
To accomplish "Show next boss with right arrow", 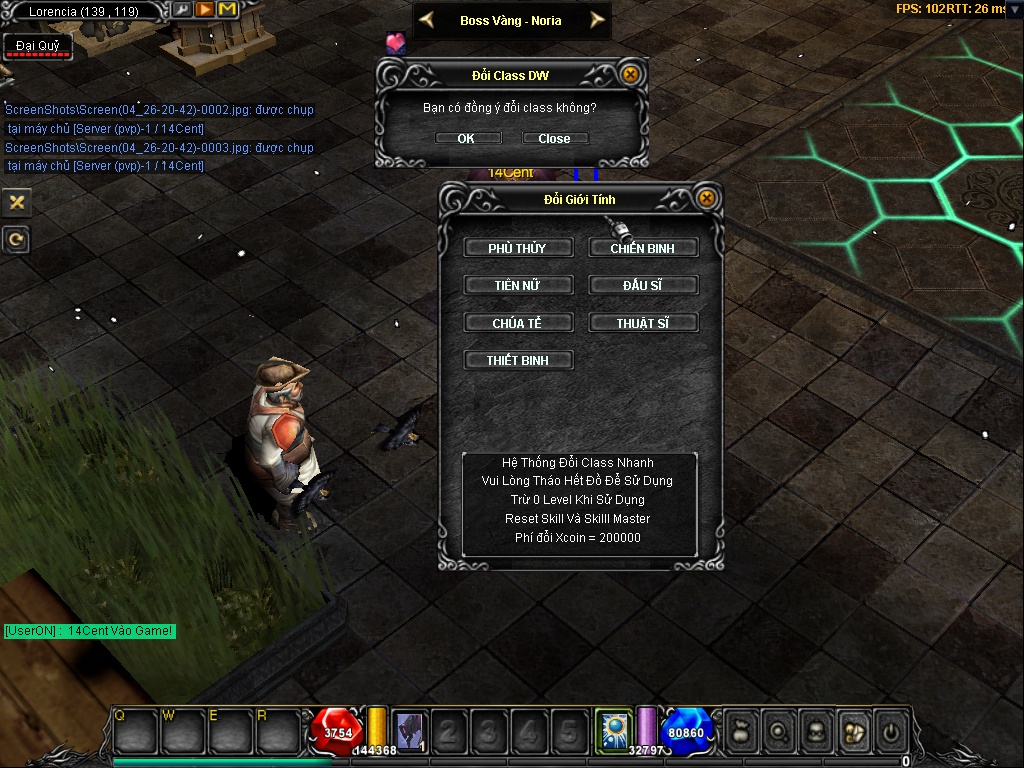I will [597, 20].
